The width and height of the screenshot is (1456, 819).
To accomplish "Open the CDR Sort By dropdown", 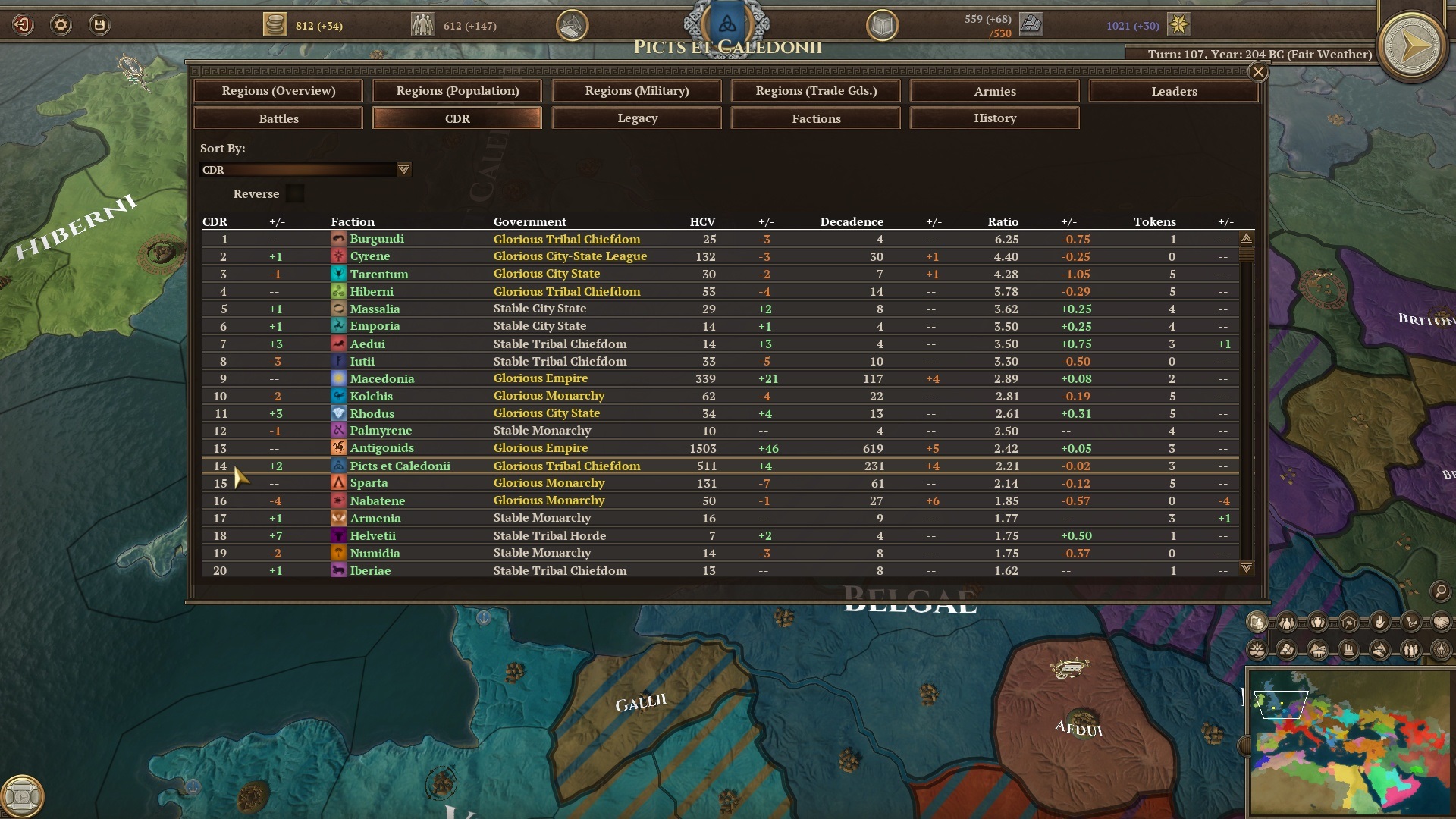I will coord(404,169).
